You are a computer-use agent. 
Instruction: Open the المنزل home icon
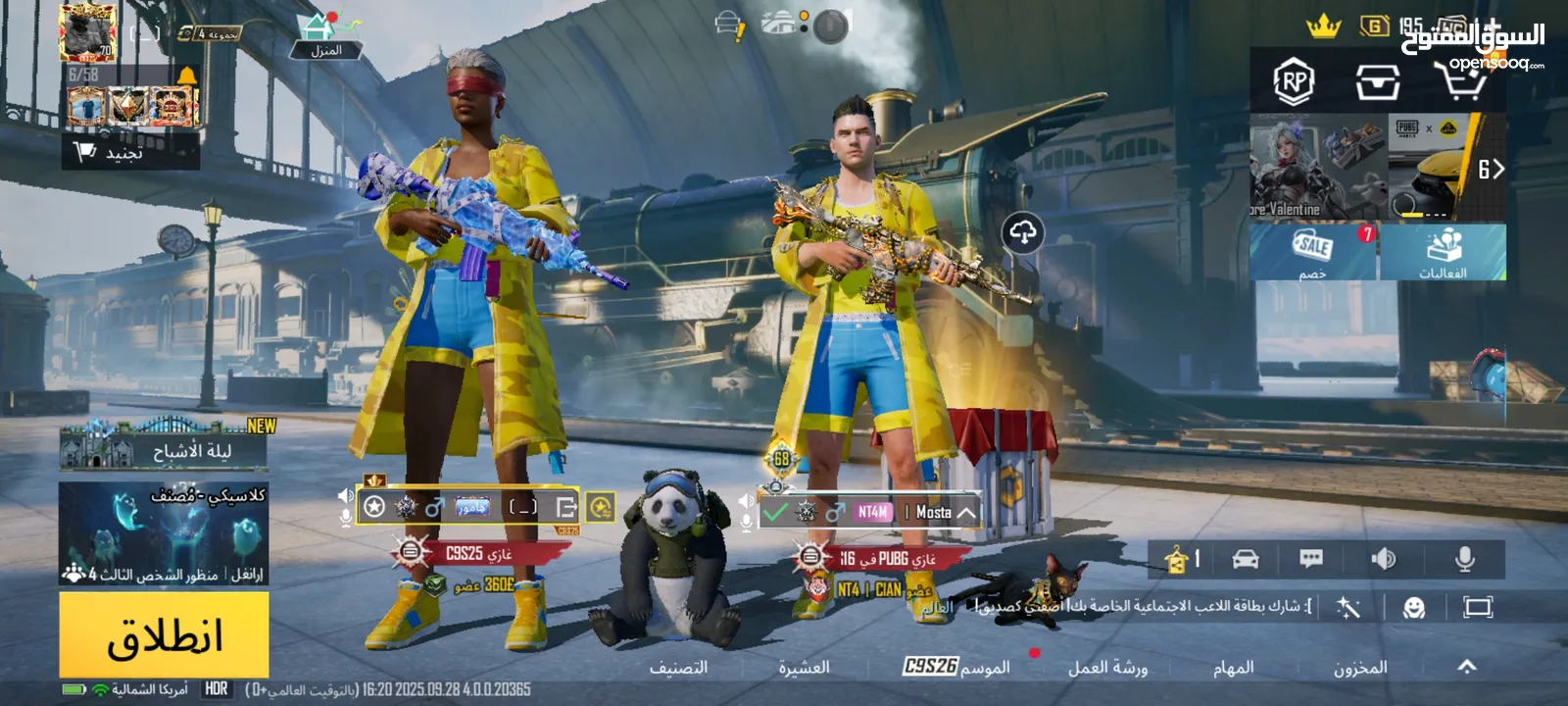coord(325,36)
